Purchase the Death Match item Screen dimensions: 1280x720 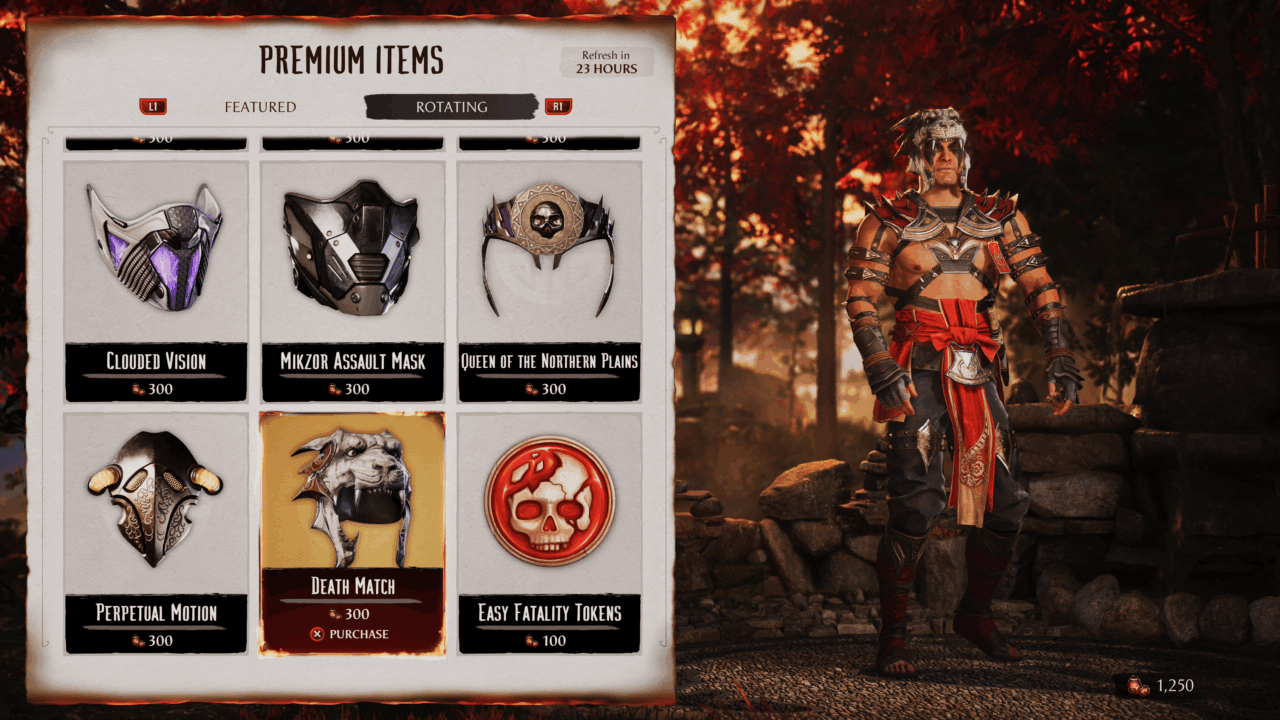[x=352, y=634]
